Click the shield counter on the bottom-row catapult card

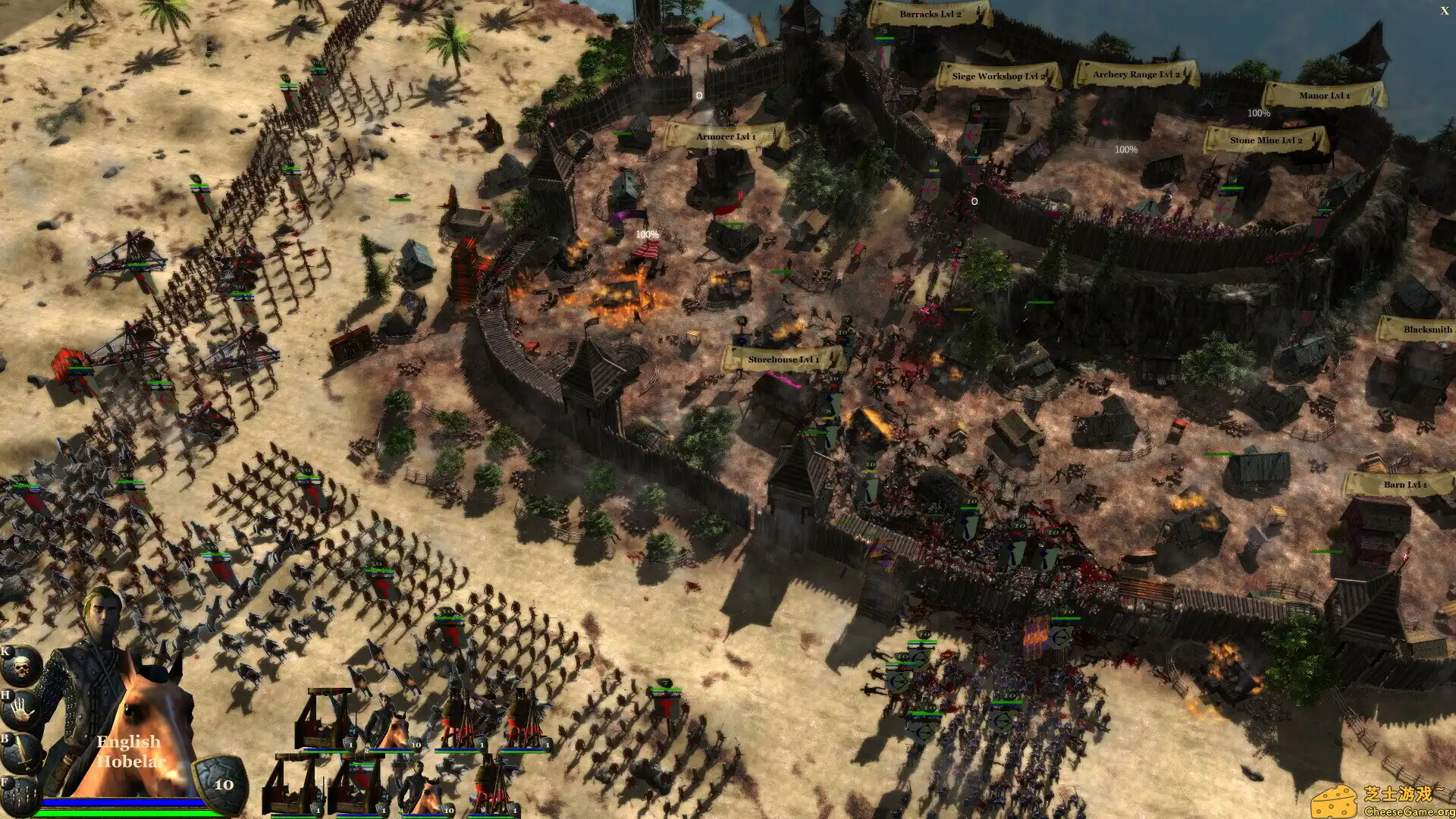[x=318, y=810]
